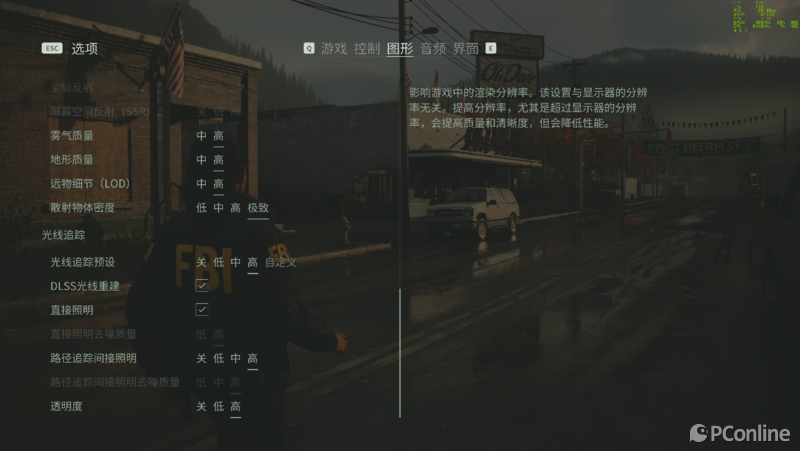
Task: Select the 图形 tab
Action: (400, 48)
